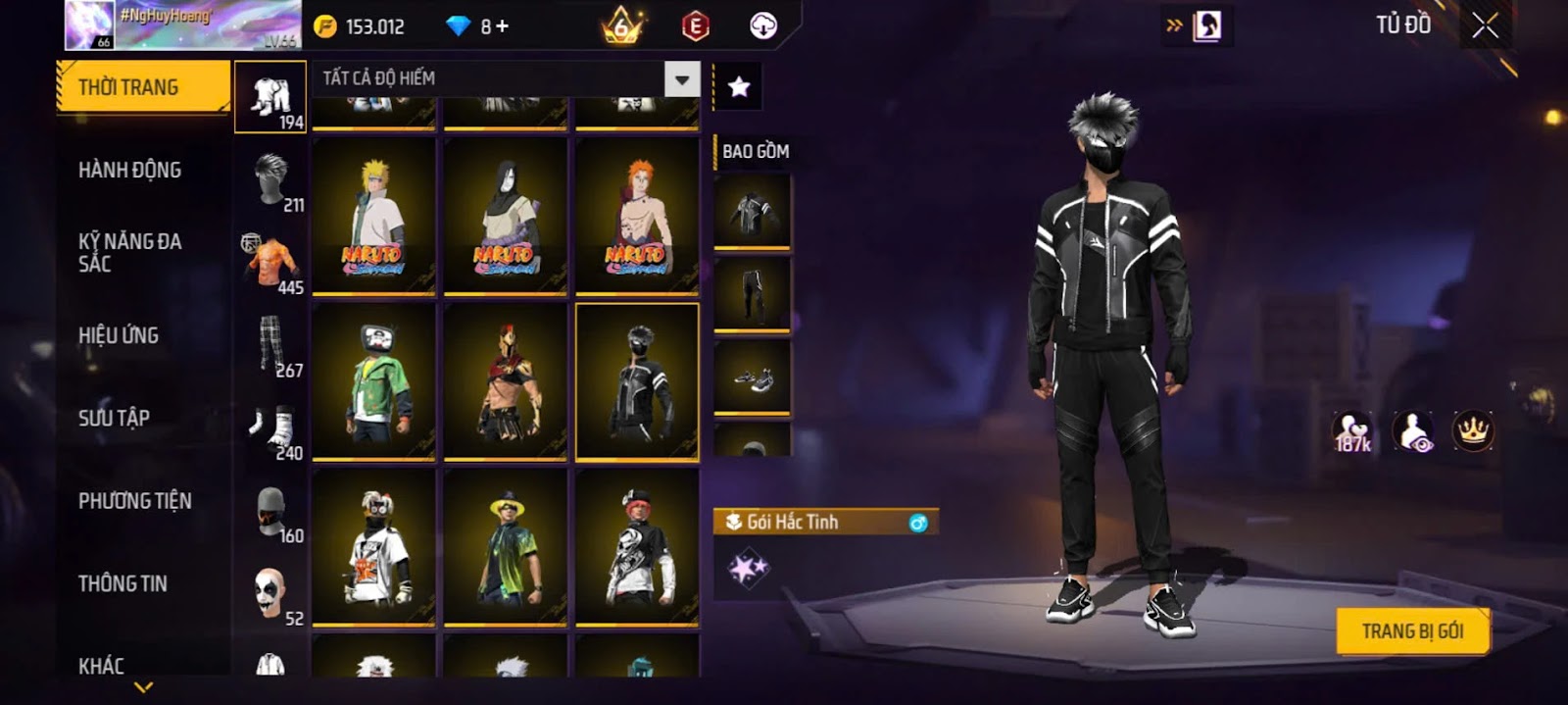The width and height of the screenshot is (1568, 705).
Task: Open the mask category with 160 items
Action: [x=271, y=513]
